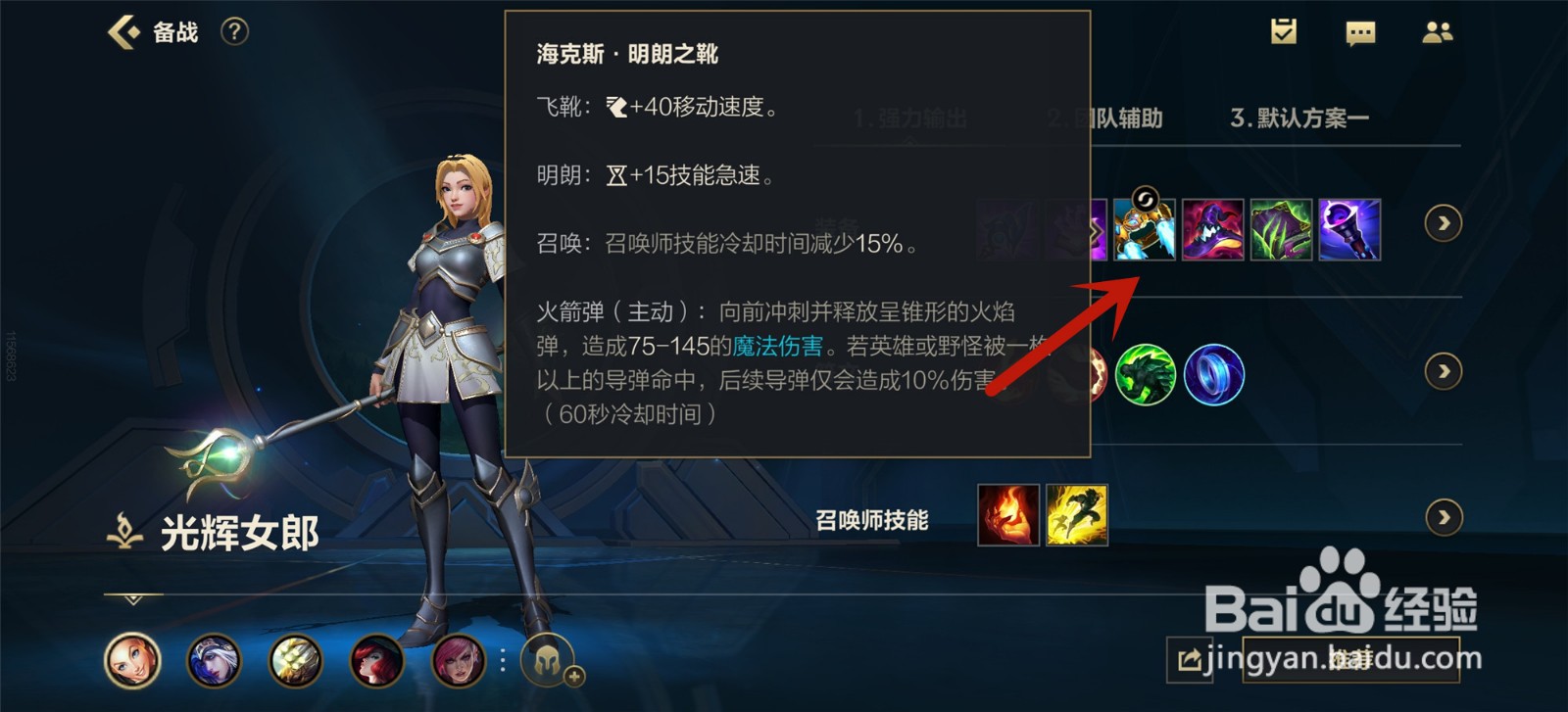Open the chat message icon top right
This screenshot has height=712, width=1568.
pyautogui.click(x=1361, y=32)
